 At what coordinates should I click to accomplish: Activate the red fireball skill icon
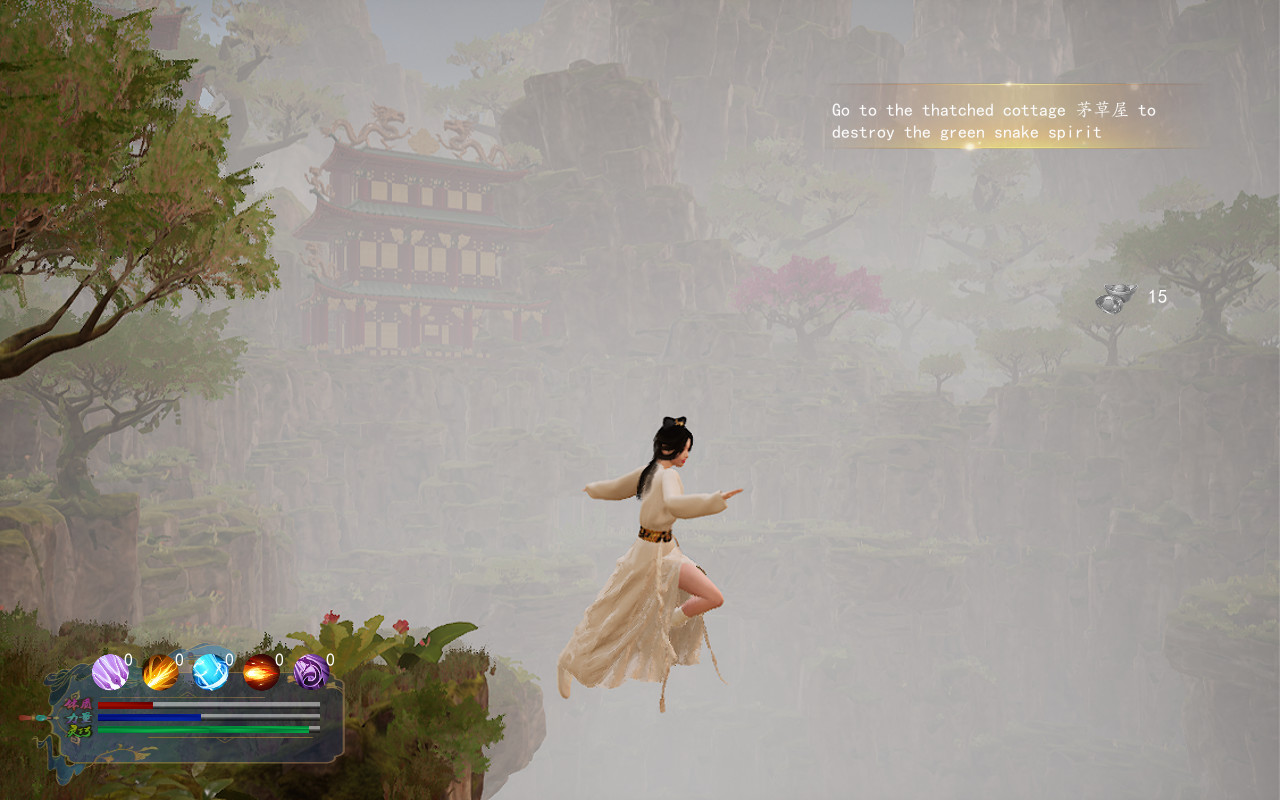click(260, 672)
